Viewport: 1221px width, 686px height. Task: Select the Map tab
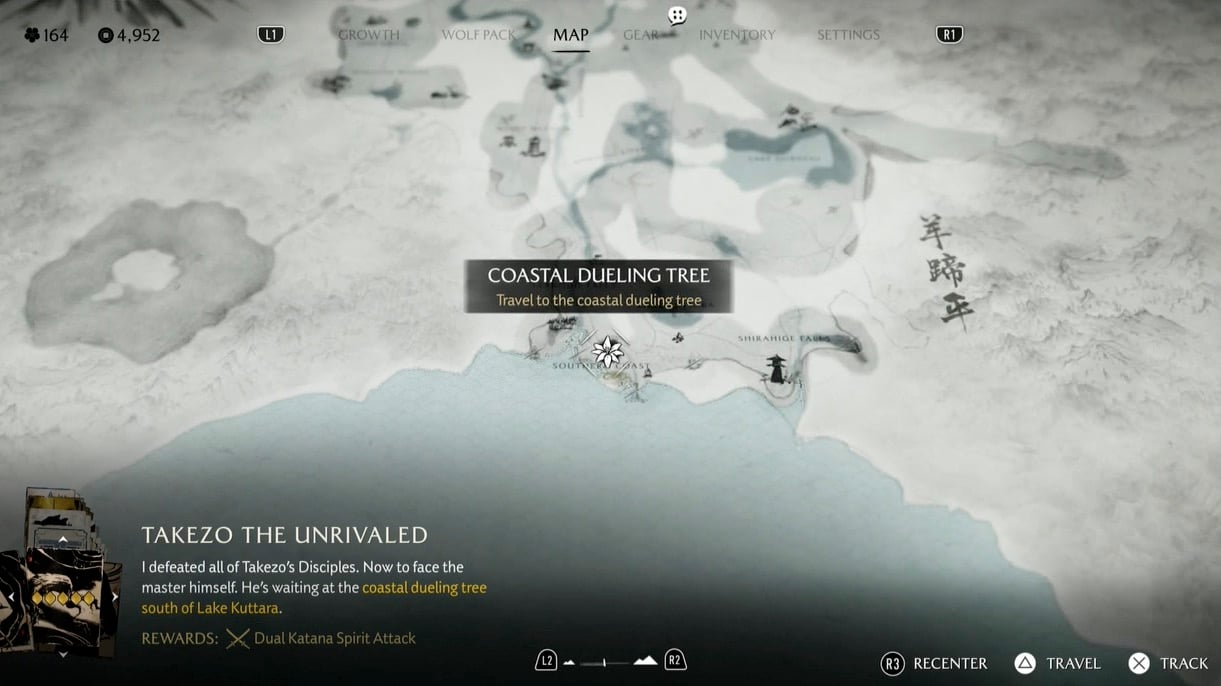[x=570, y=35]
